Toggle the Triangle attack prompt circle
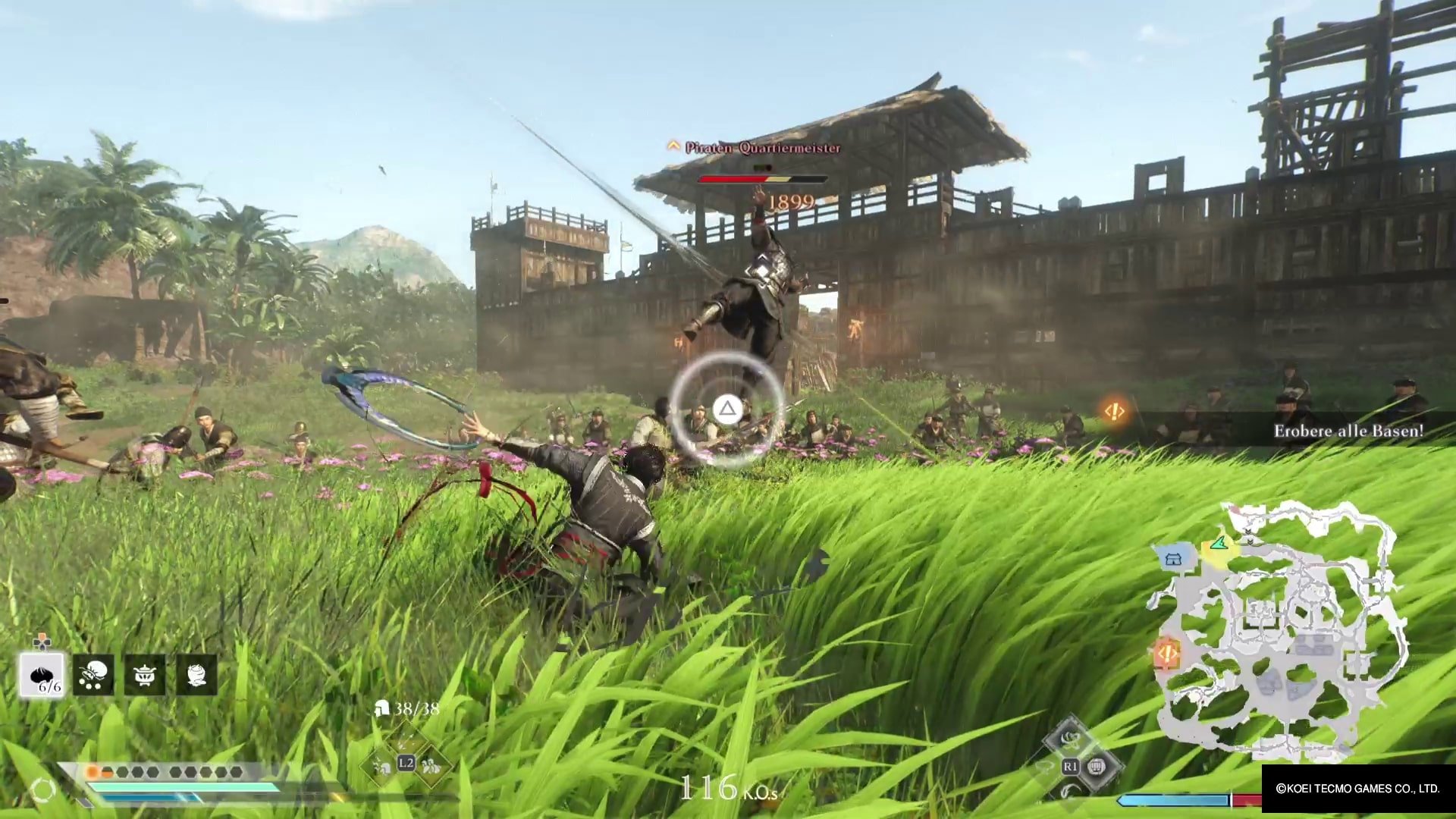The height and width of the screenshot is (819, 1456). click(728, 409)
